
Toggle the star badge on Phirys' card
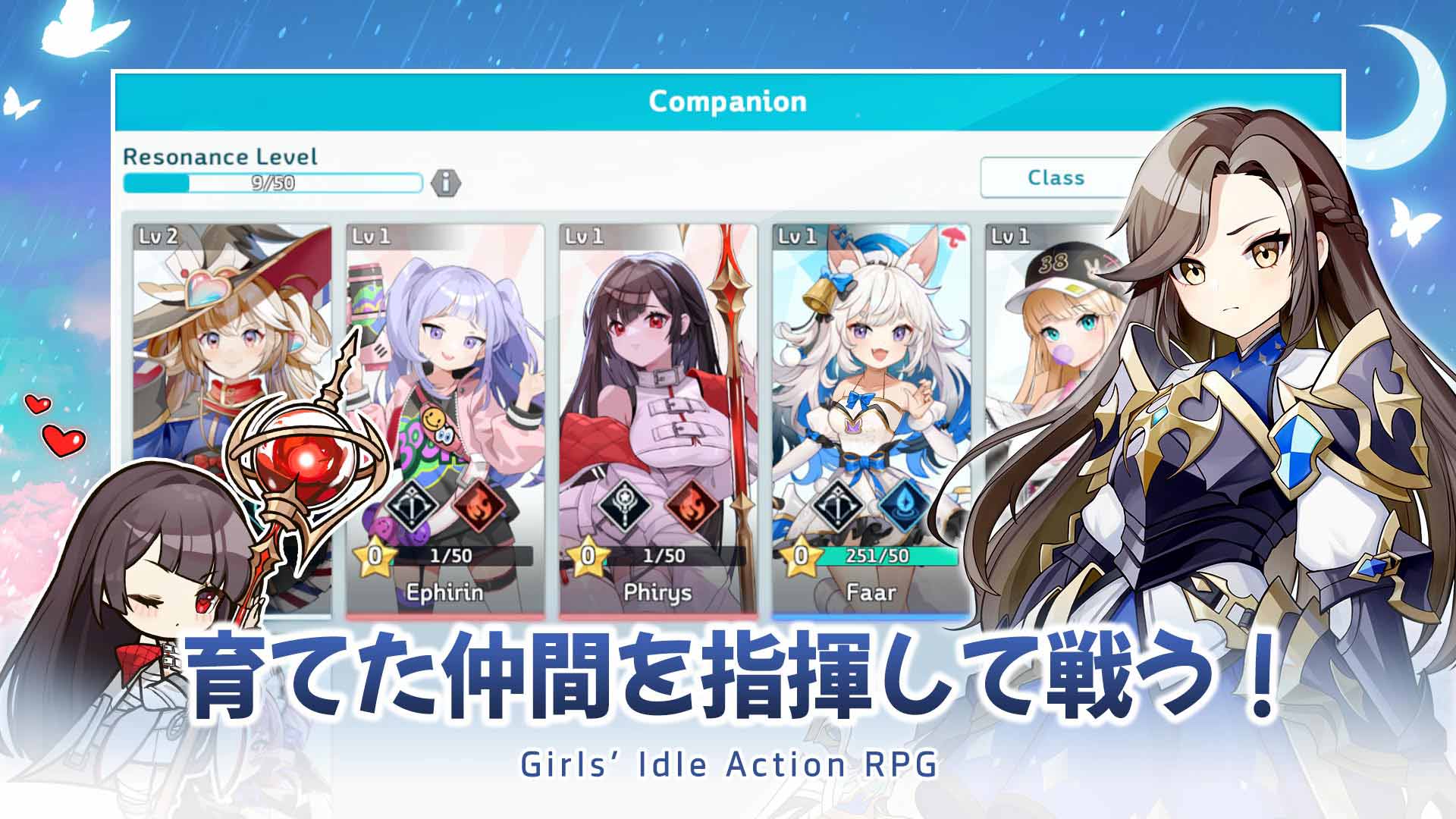pos(588,554)
